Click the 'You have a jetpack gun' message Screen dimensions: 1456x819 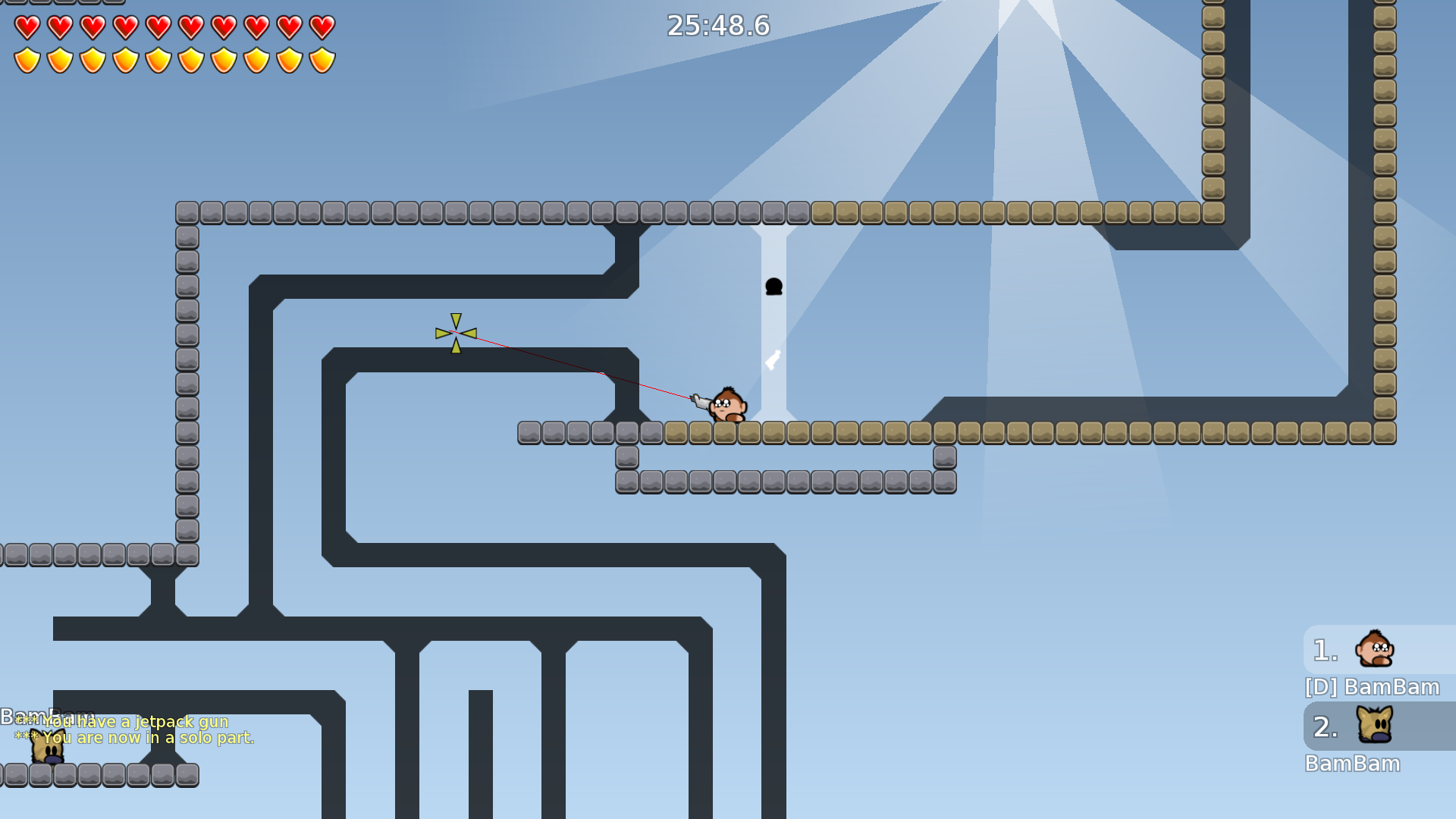(x=125, y=722)
